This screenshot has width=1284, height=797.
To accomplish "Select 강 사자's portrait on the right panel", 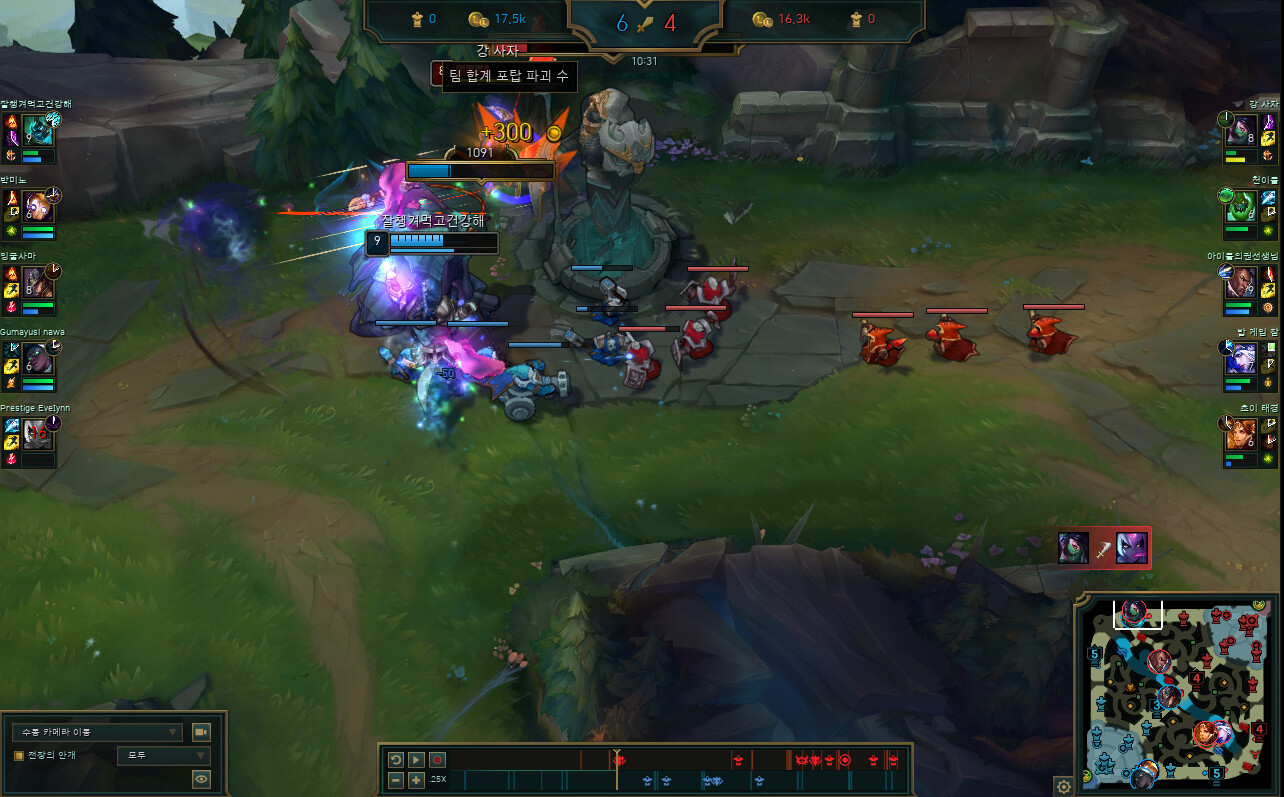I will (1244, 128).
